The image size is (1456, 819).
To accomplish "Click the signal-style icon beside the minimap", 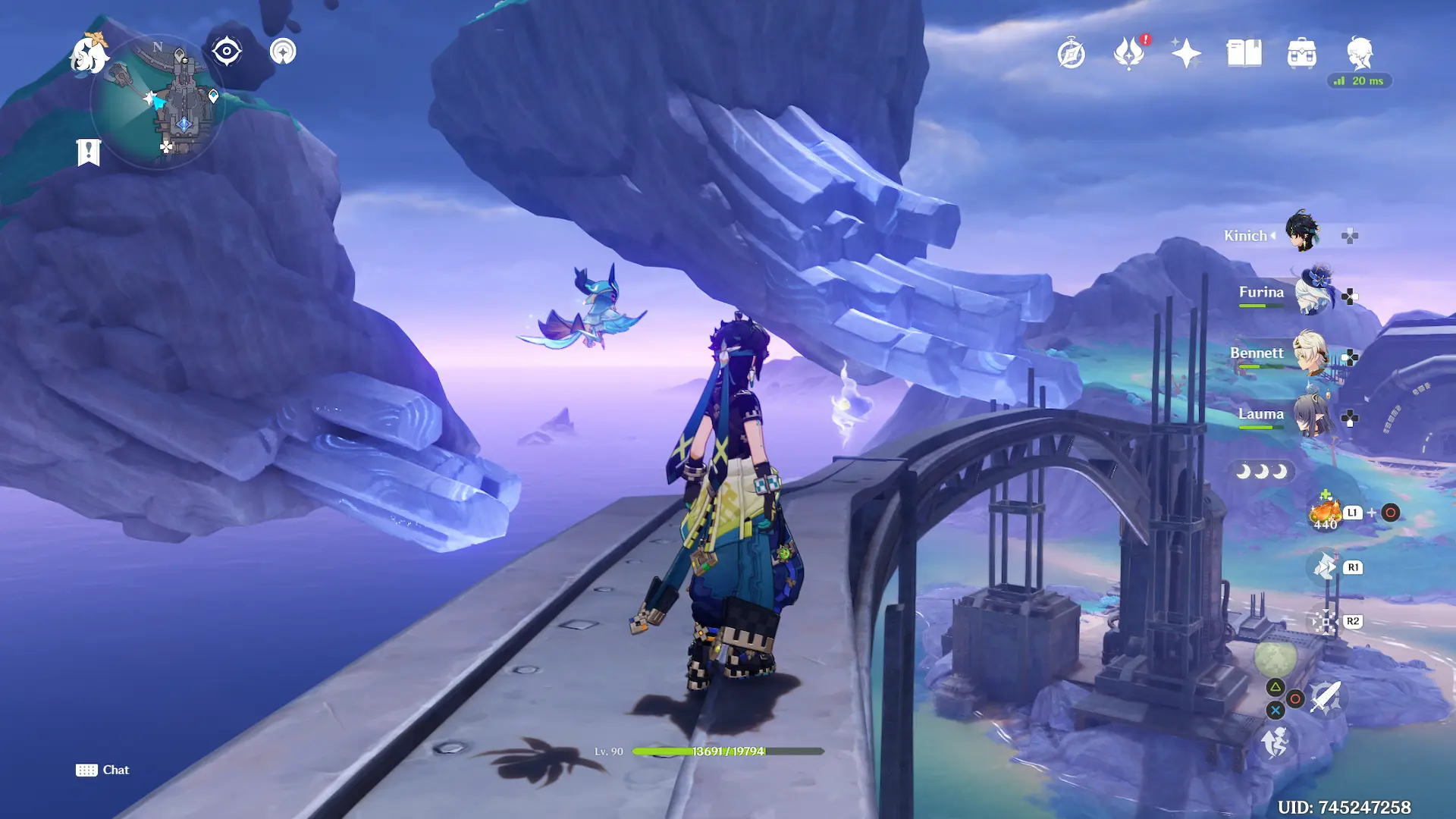I will [x=283, y=52].
